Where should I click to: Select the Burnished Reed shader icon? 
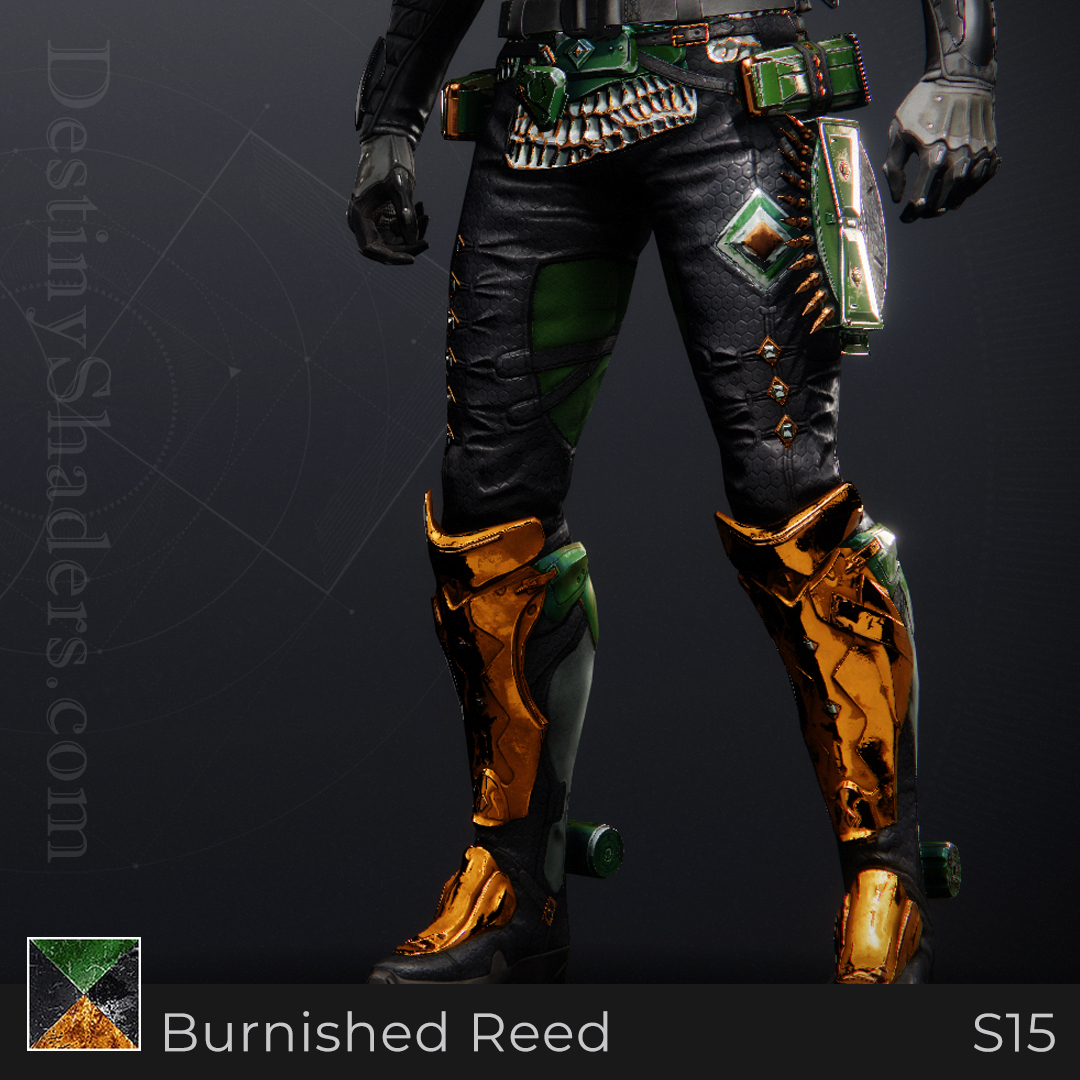click(84, 994)
